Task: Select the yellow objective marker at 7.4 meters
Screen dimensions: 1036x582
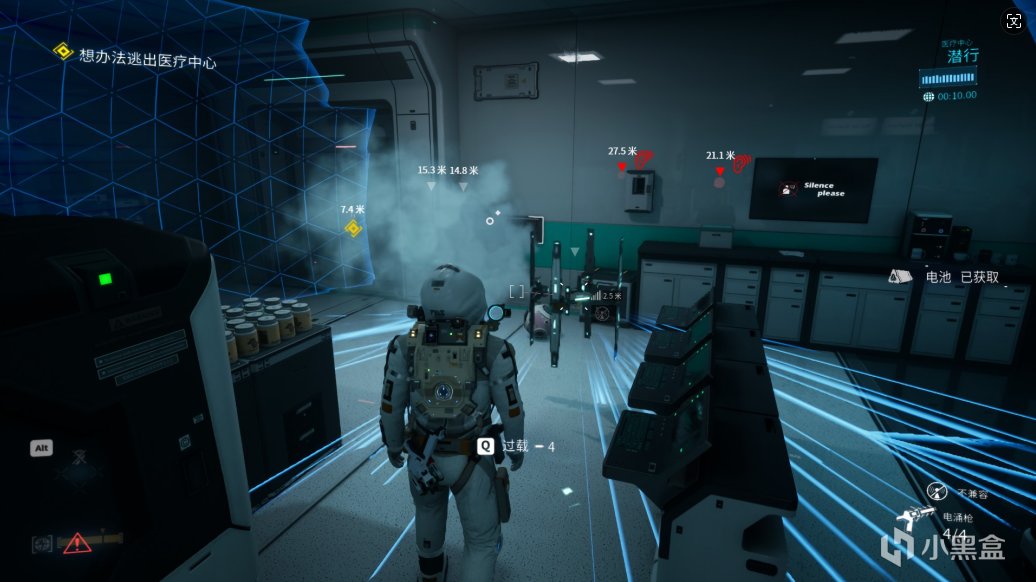Action: coord(353,228)
